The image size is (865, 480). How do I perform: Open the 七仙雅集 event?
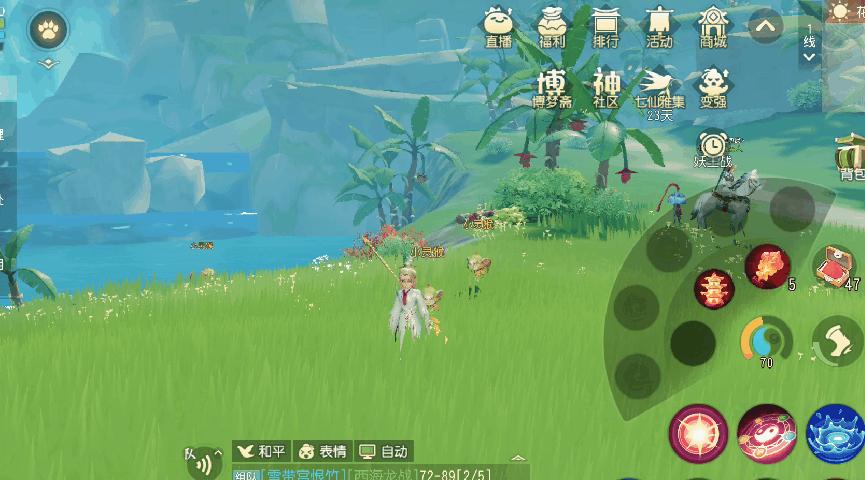click(x=659, y=88)
